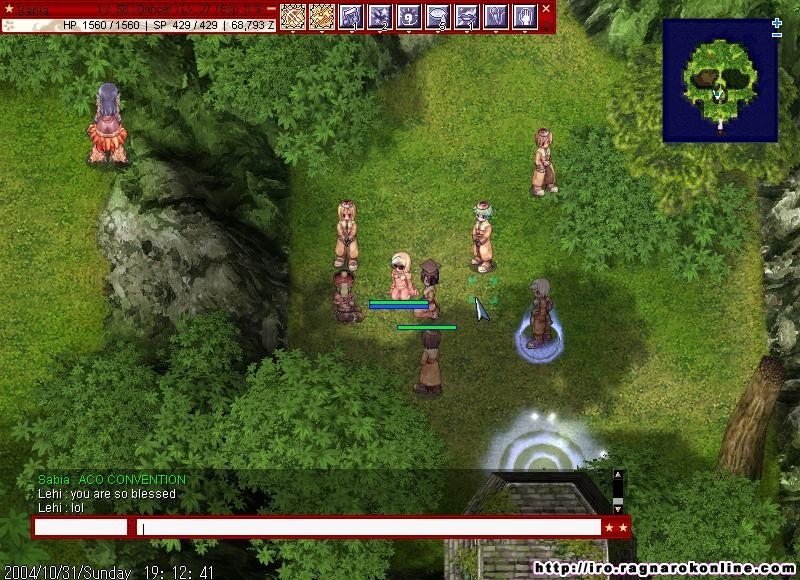800x580 pixels.
Task: Use the open hand skill icon
Action: pos(525,16)
